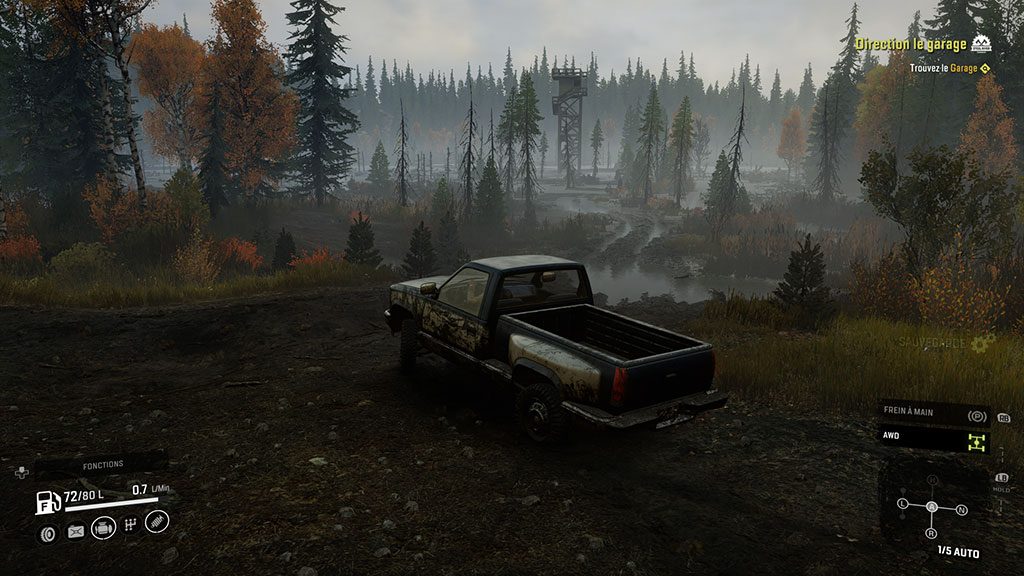The width and height of the screenshot is (1024, 576).
Task: Click the fuel pump icon
Action: (x=47, y=502)
